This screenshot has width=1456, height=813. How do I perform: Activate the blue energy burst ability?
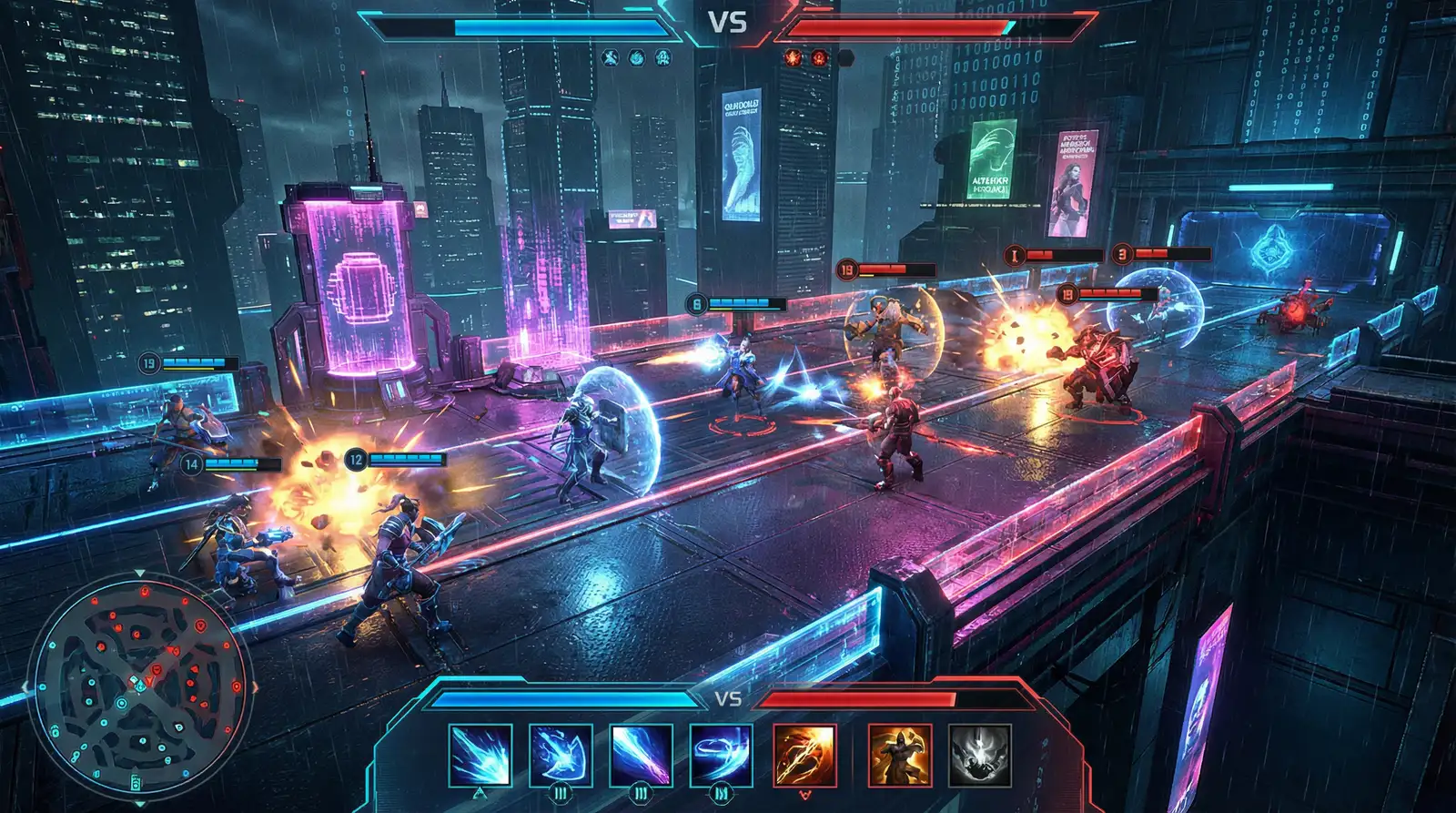pos(480,755)
